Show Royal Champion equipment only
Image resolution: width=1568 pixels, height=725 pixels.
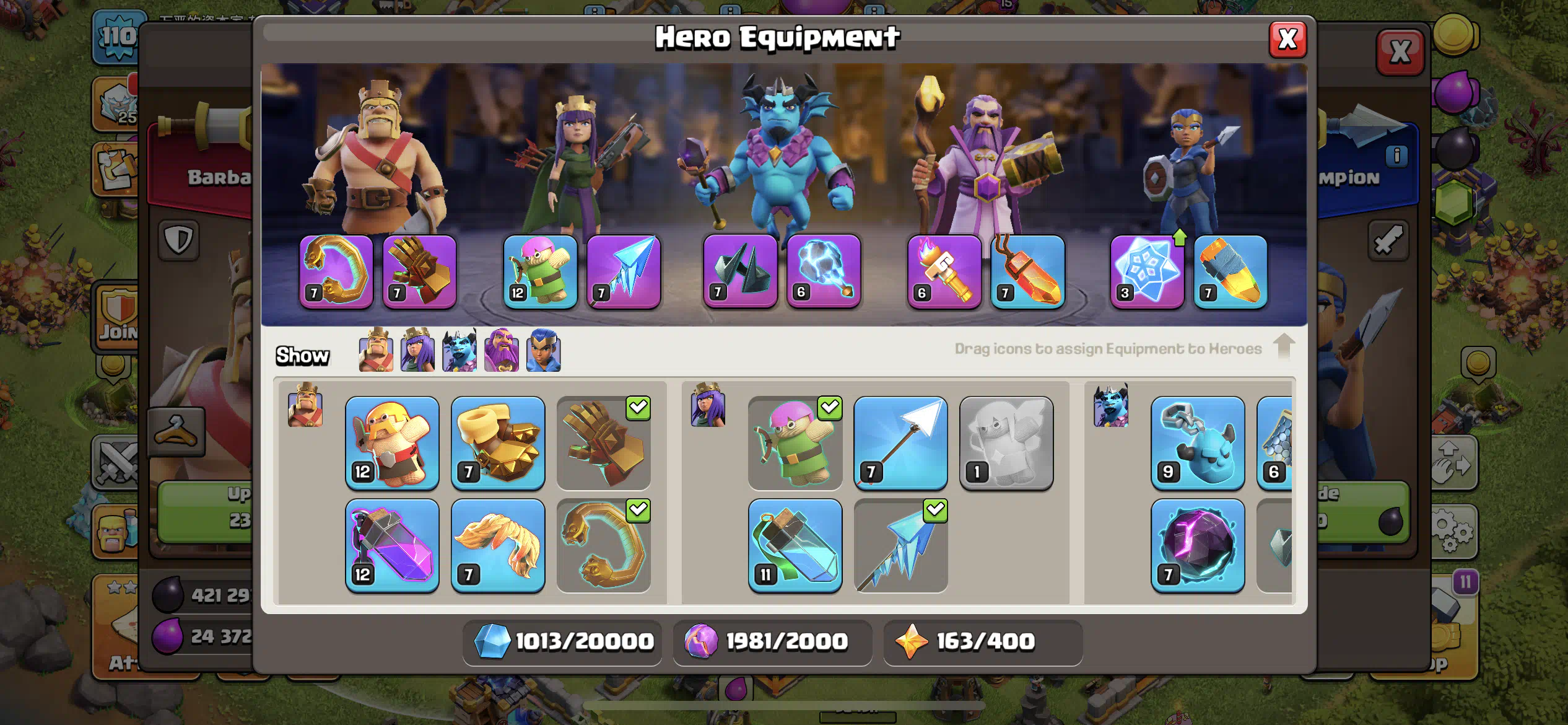(x=543, y=351)
